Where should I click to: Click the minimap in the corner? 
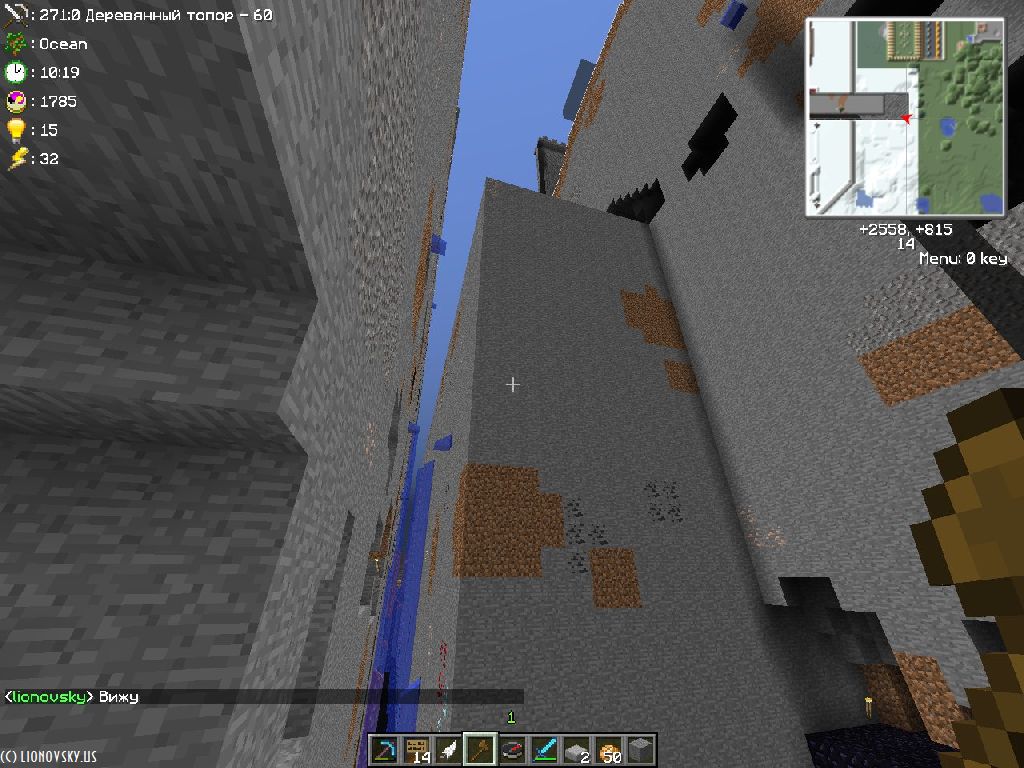point(905,117)
